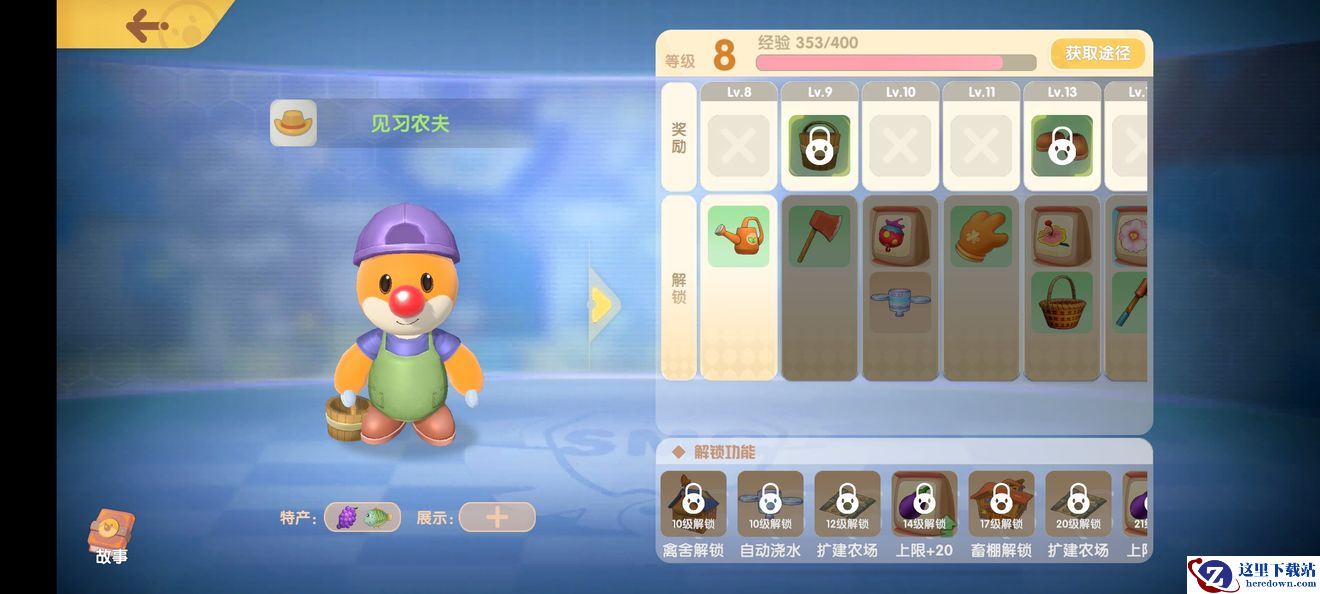Click the locked Lv.13 reward
1320x594 pixels.
pyautogui.click(x=1062, y=146)
